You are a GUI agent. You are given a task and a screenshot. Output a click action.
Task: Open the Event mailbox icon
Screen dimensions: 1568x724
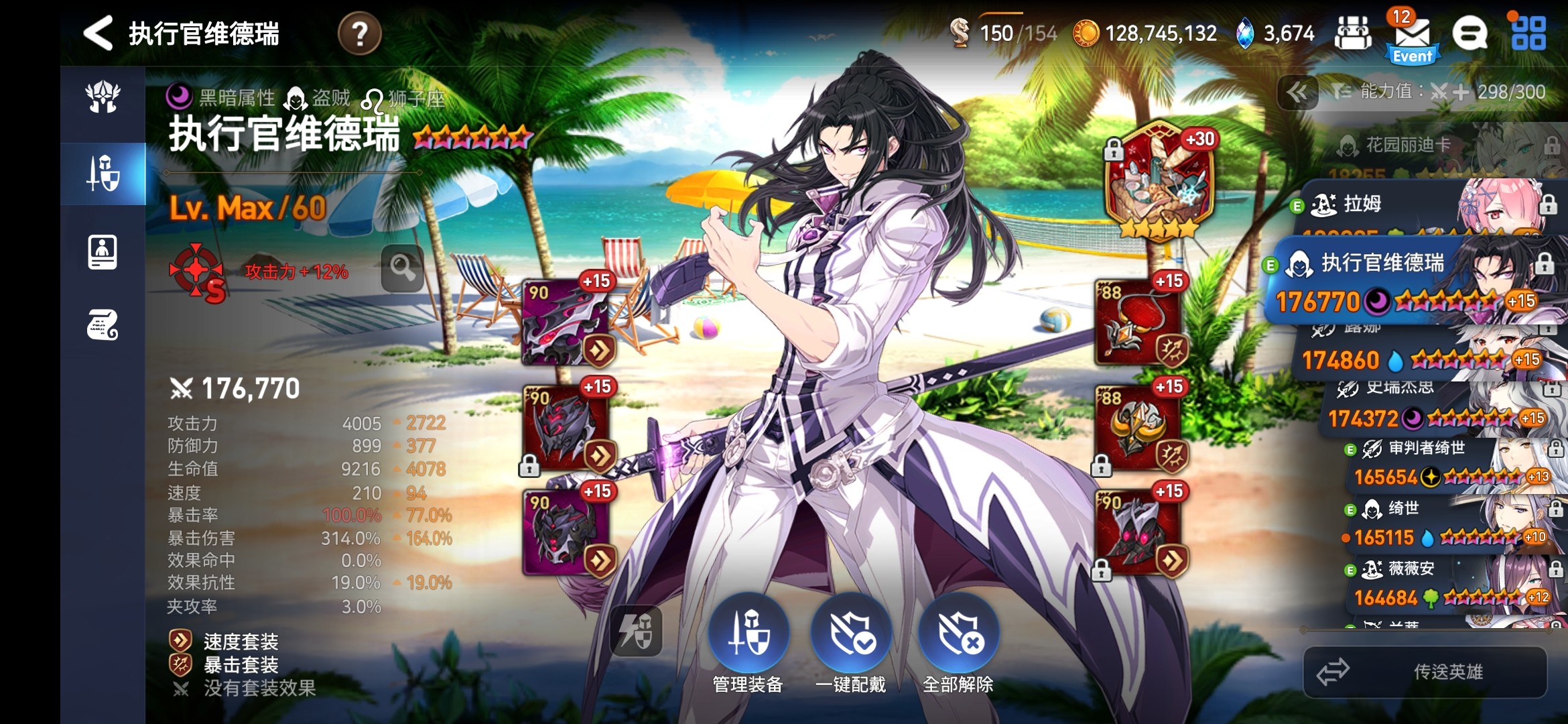pyautogui.click(x=1413, y=38)
